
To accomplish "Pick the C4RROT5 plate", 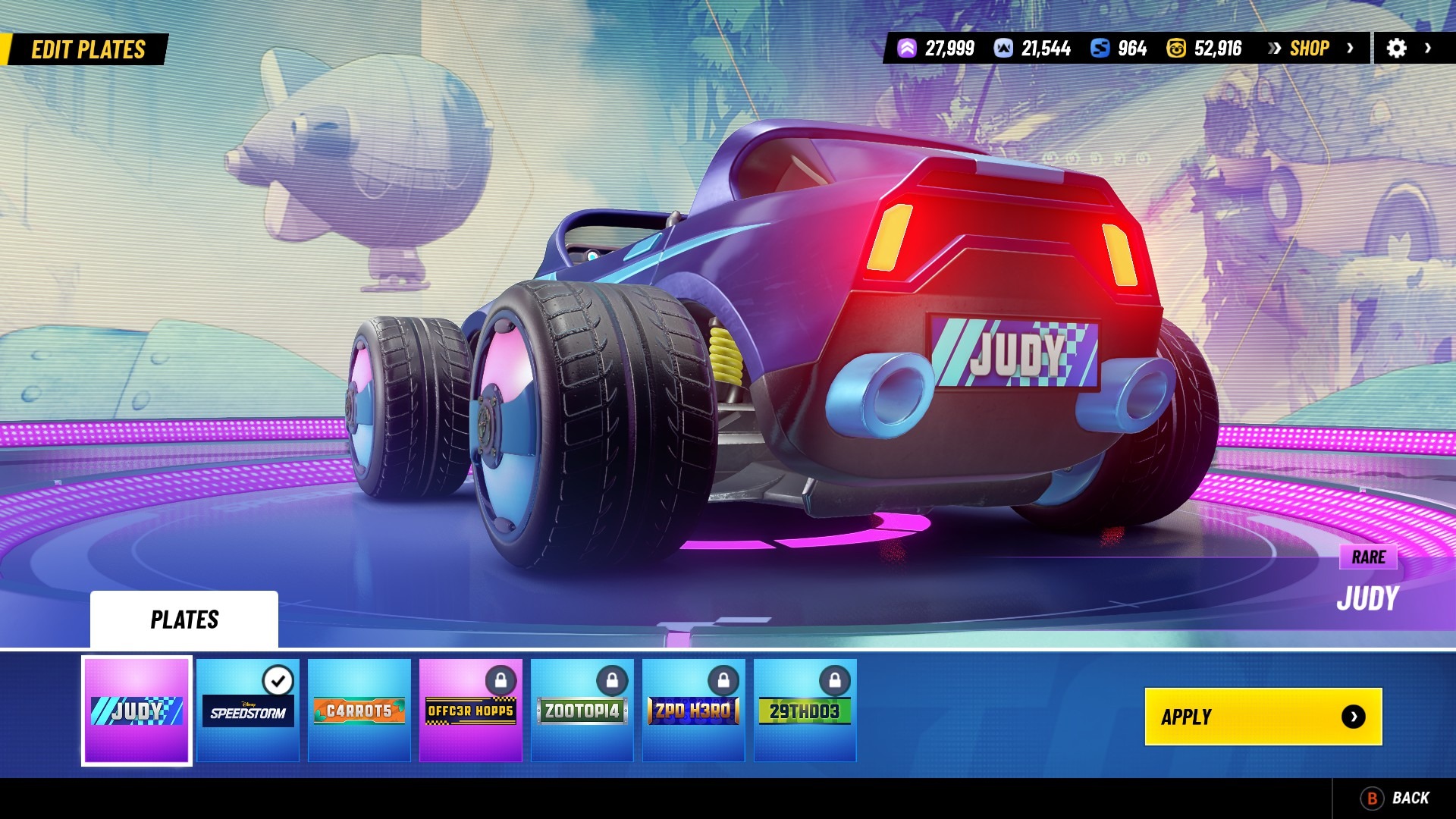I will [359, 711].
